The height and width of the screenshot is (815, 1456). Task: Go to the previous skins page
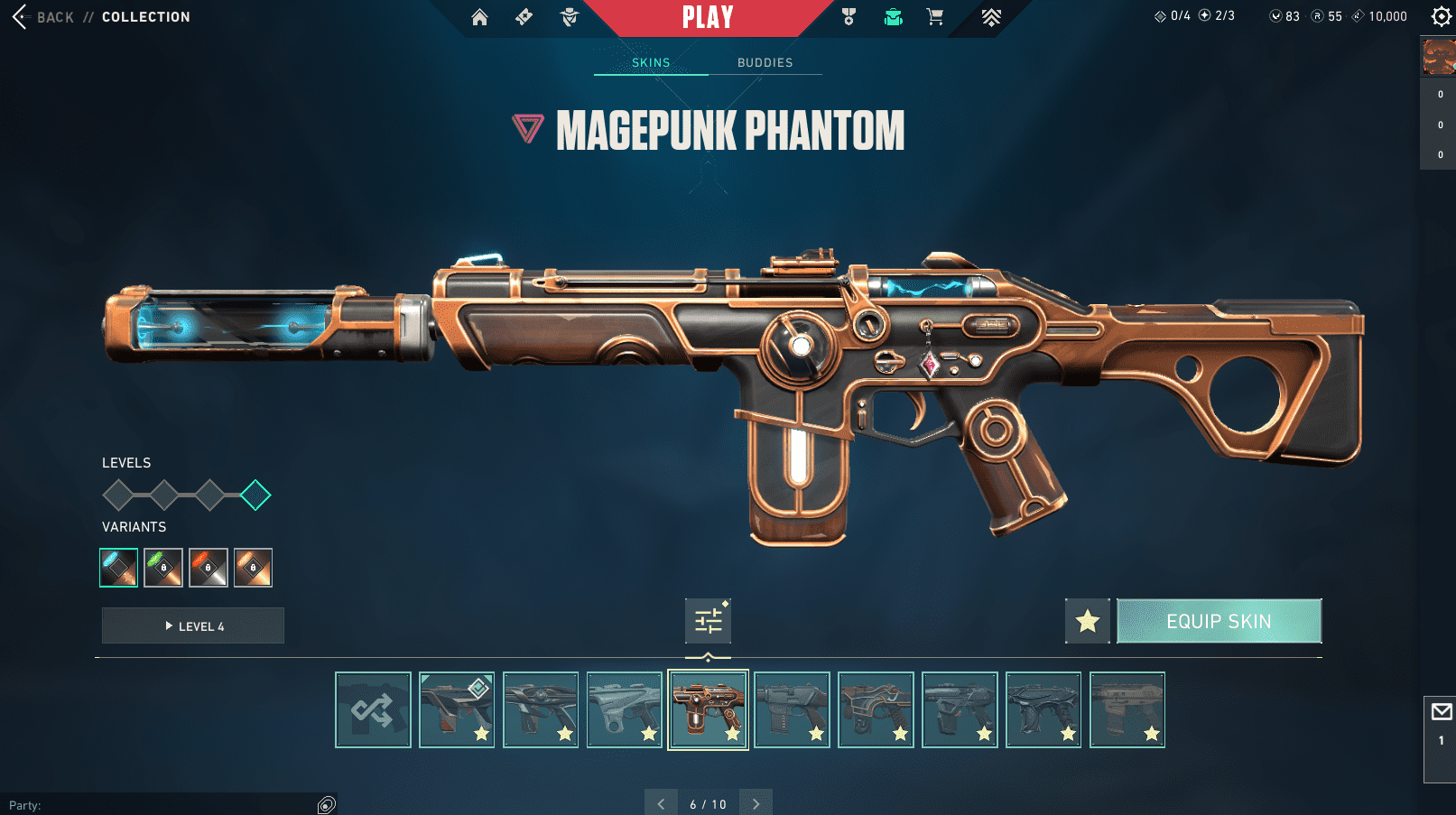(661, 803)
